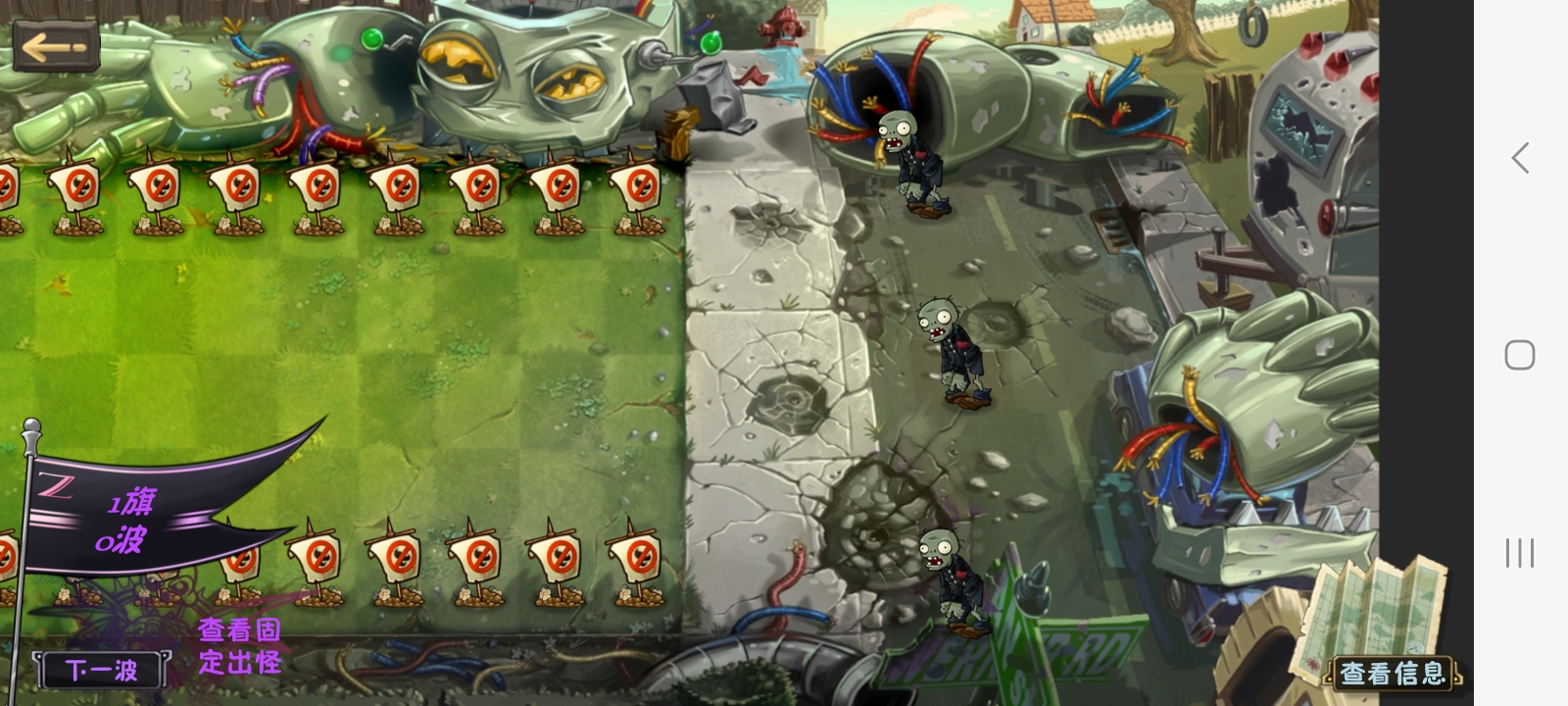Go back with the yellow arrow button
This screenshot has width=1568, height=706.
tap(56, 46)
